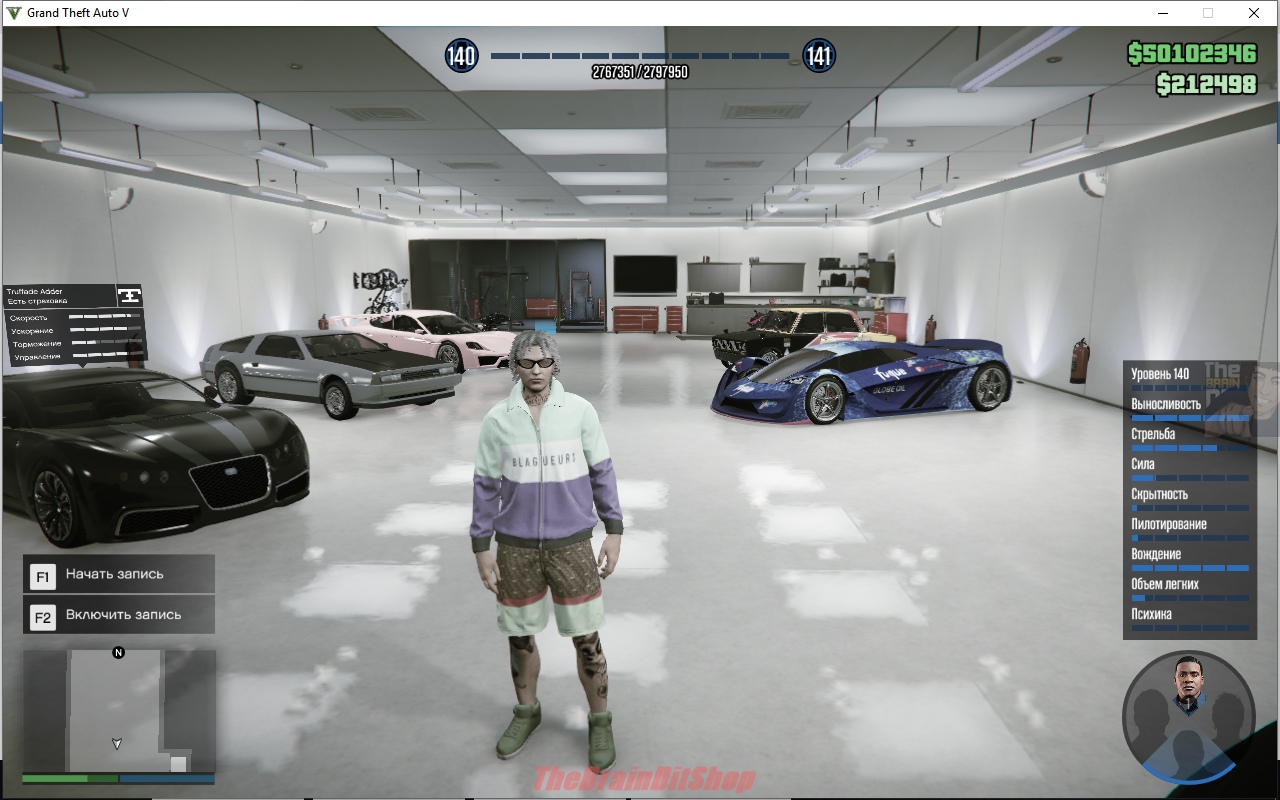Viewport: 1280px width, 800px height.
Task: Click the minimap of the garage
Action: [118, 711]
